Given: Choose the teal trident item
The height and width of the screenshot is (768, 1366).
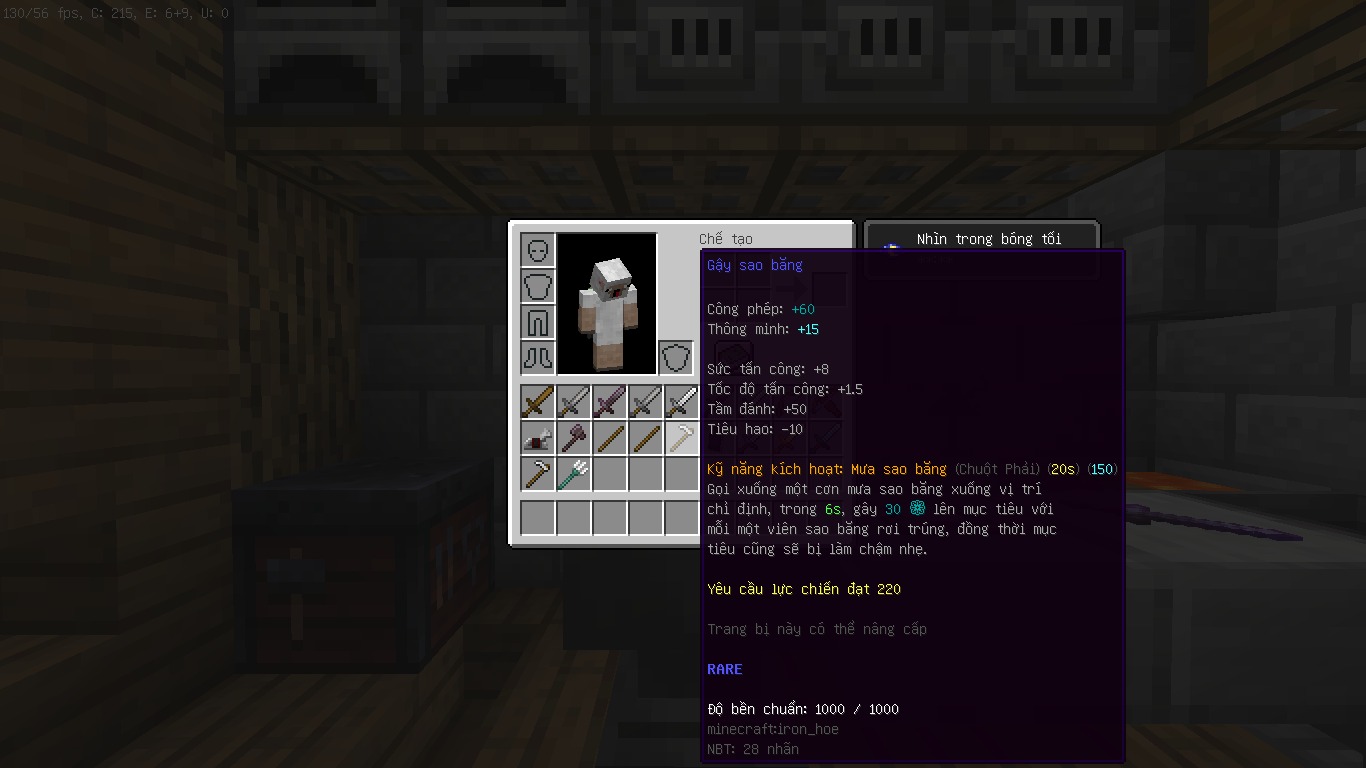Looking at the screenshot, I should pos(574,474).
